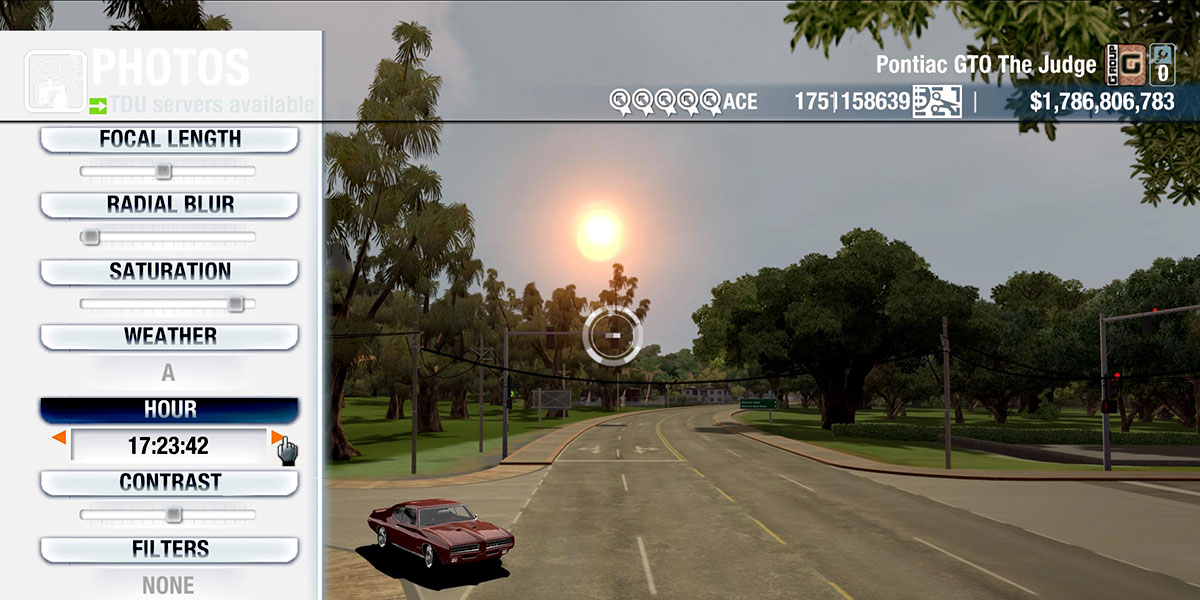
Task: Decrease the hour with the left arrow
Action: pos(59,437)
